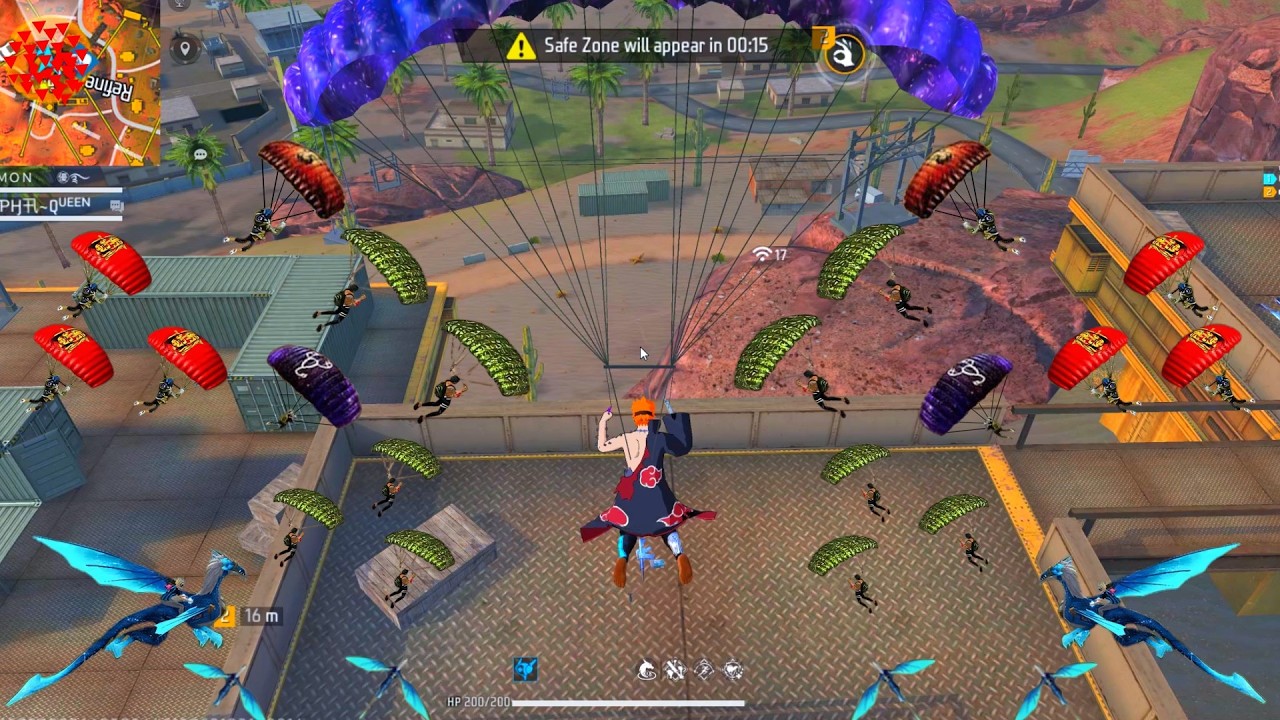Open the chat speech bubble icon
This screenshot has width=1280, height=720.
(x=200, y=155)
